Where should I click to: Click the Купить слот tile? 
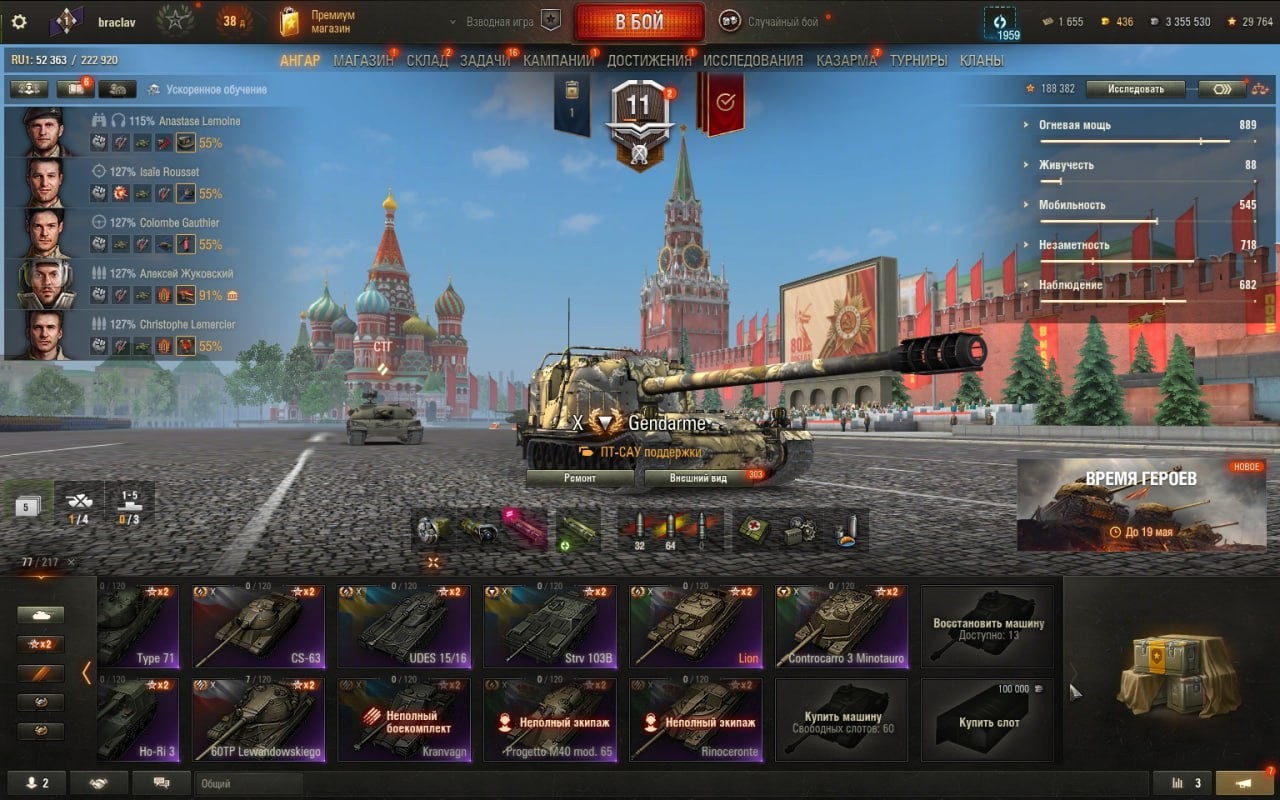click(988, 720)
